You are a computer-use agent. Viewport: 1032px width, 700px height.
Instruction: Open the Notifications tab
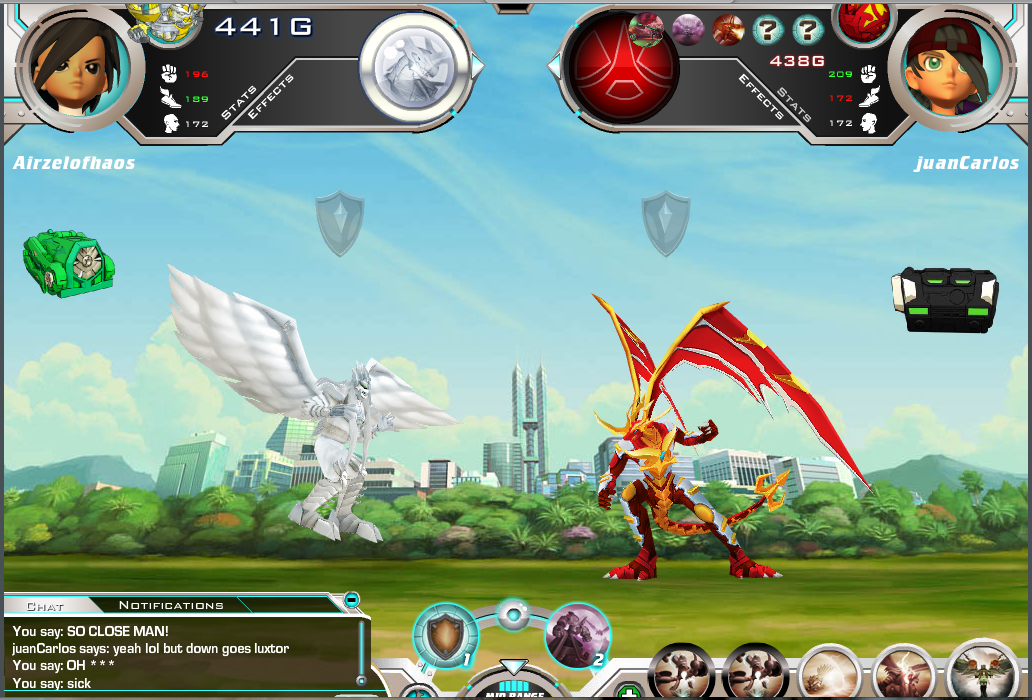pyautogui.click(x=171, y=605)
